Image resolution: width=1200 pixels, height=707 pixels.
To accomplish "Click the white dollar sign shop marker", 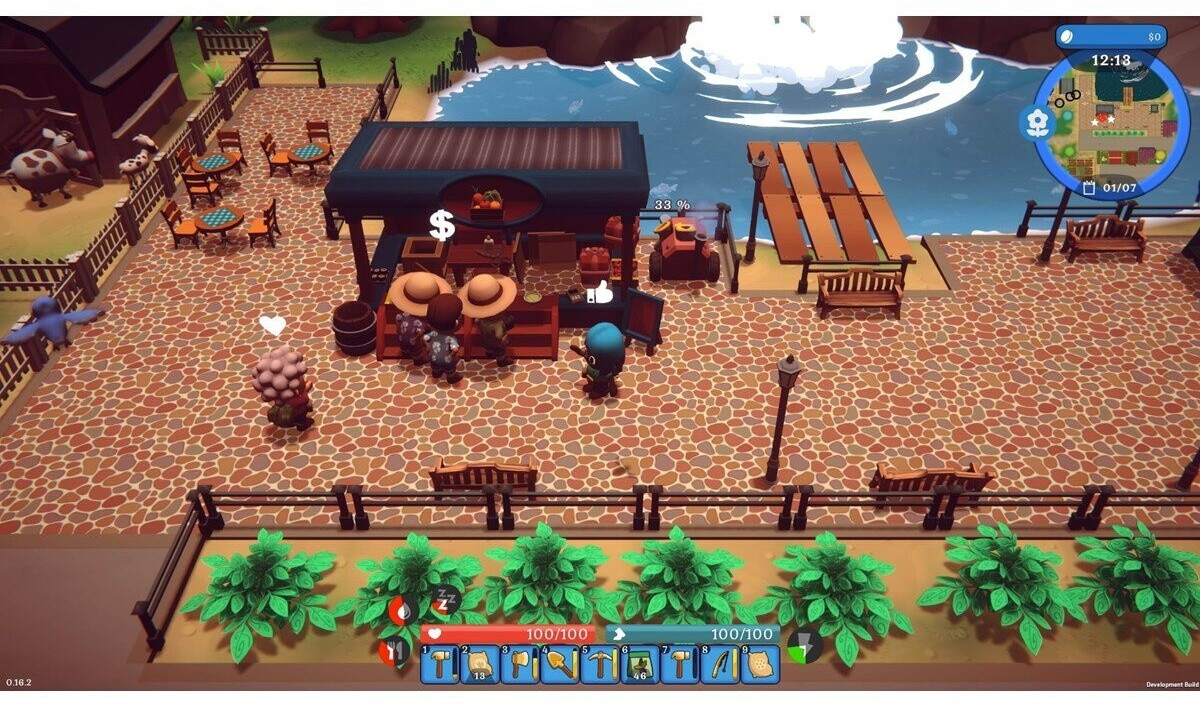I will coord(442,226).
